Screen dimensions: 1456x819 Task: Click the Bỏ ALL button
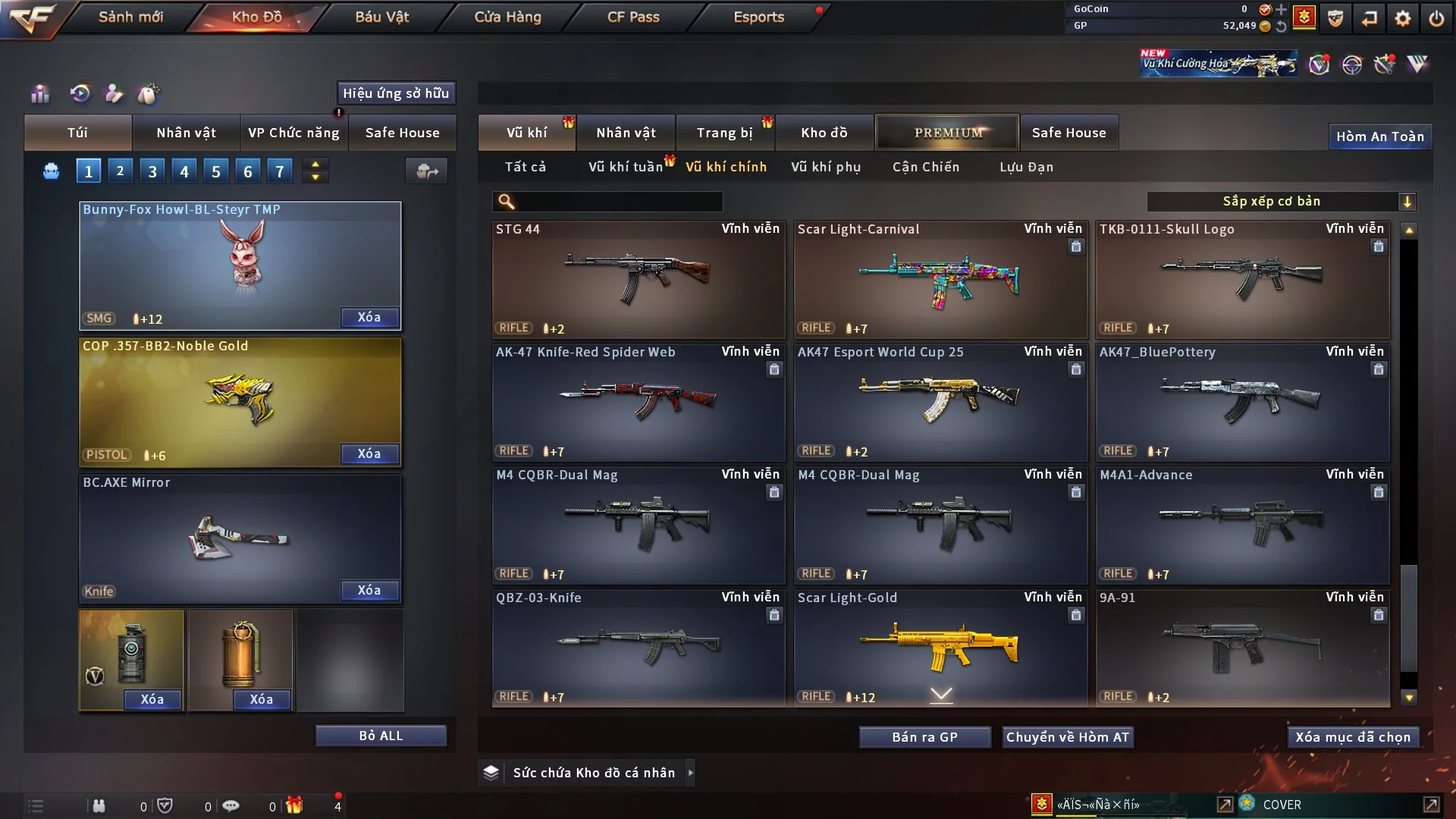(381, 736)
